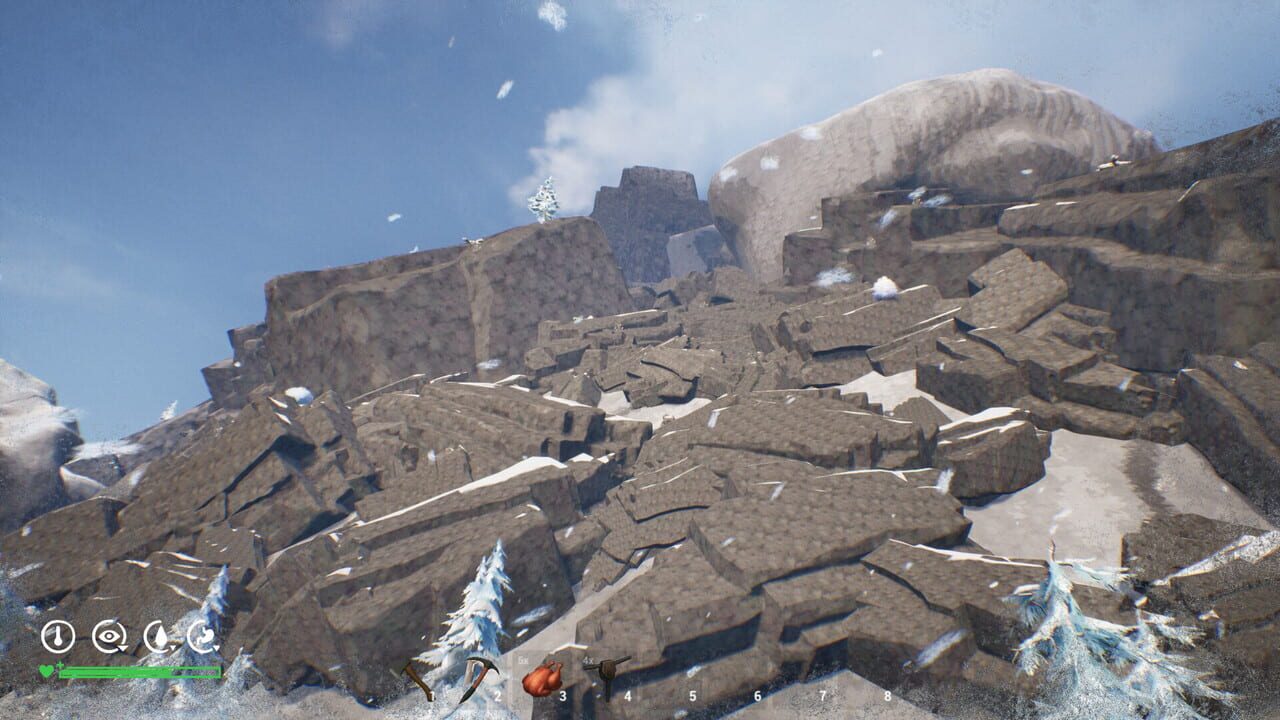Click the green heart icon beside the health bar

click(46, 670)
